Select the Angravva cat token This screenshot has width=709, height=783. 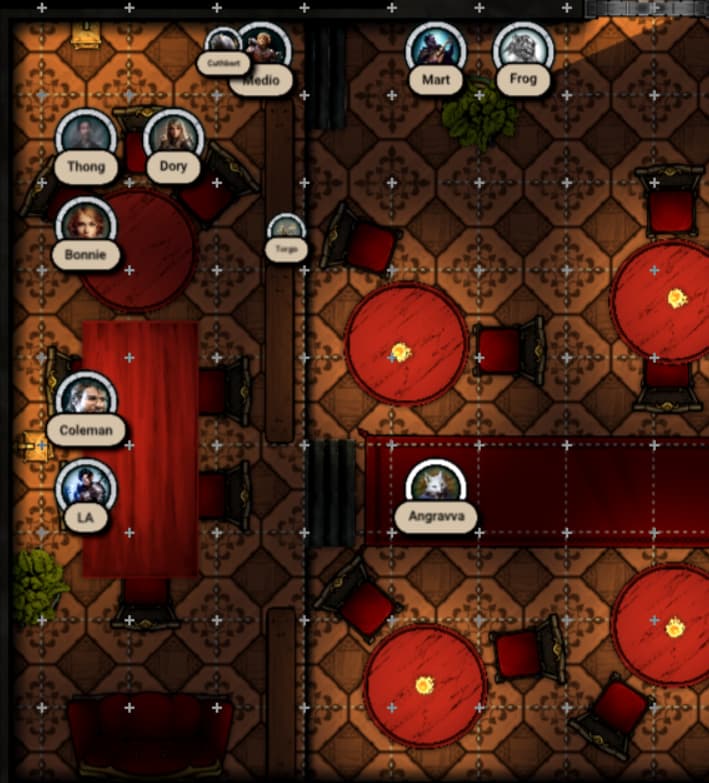(x=436, y=488)
